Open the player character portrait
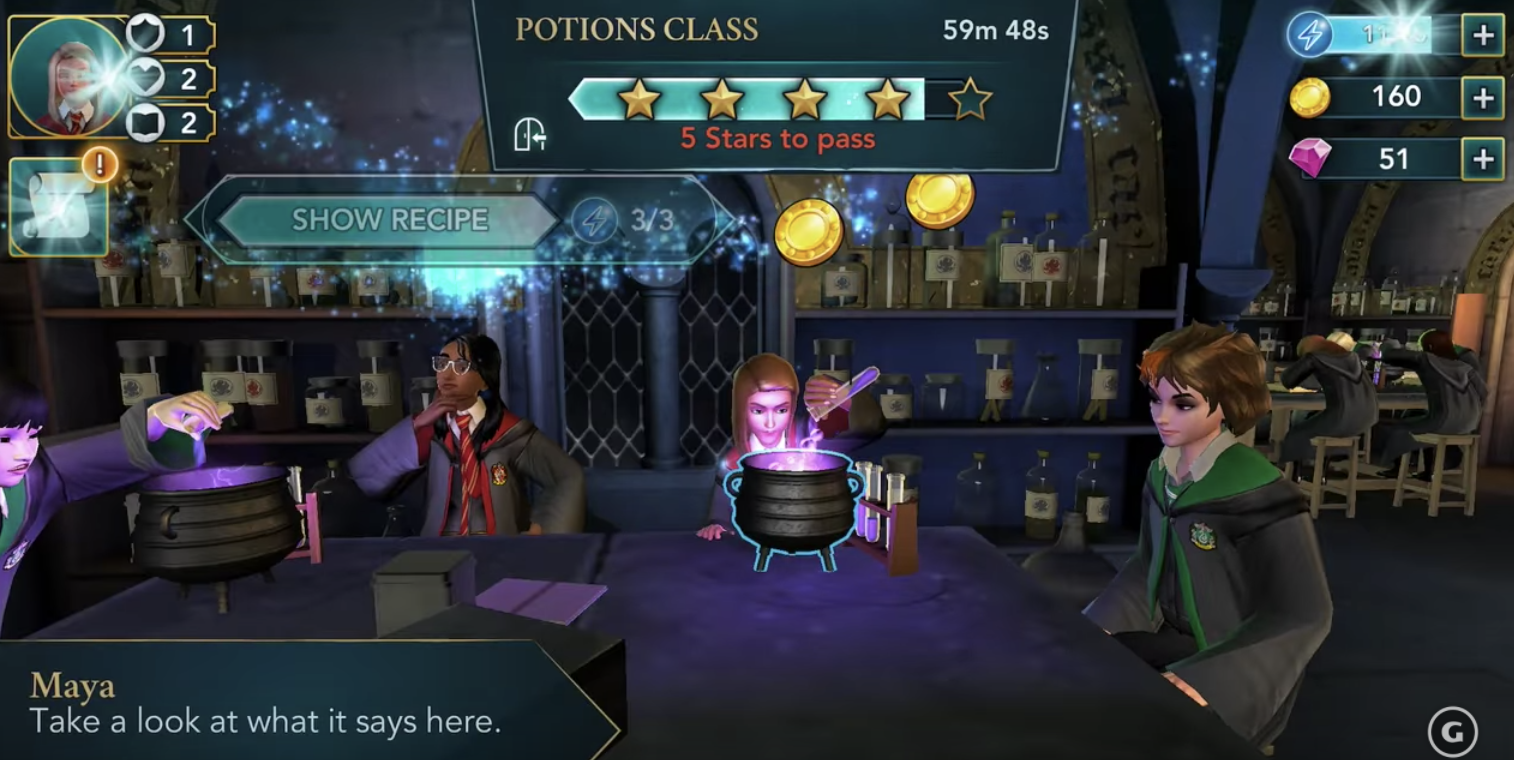The width and height of the screenshot is (1514, 760). tap(68, 77)
